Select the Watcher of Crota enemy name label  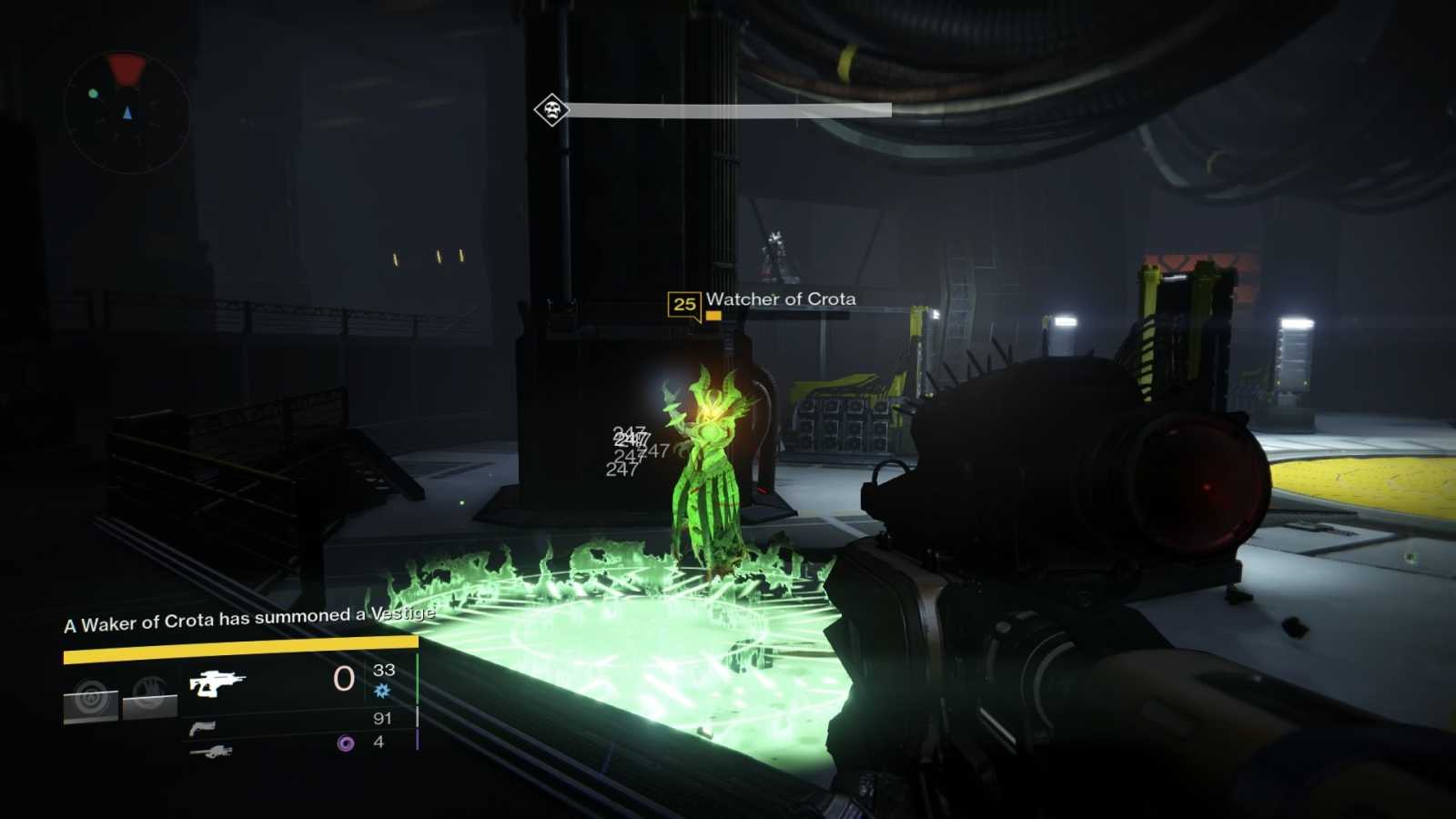[783, 298]
